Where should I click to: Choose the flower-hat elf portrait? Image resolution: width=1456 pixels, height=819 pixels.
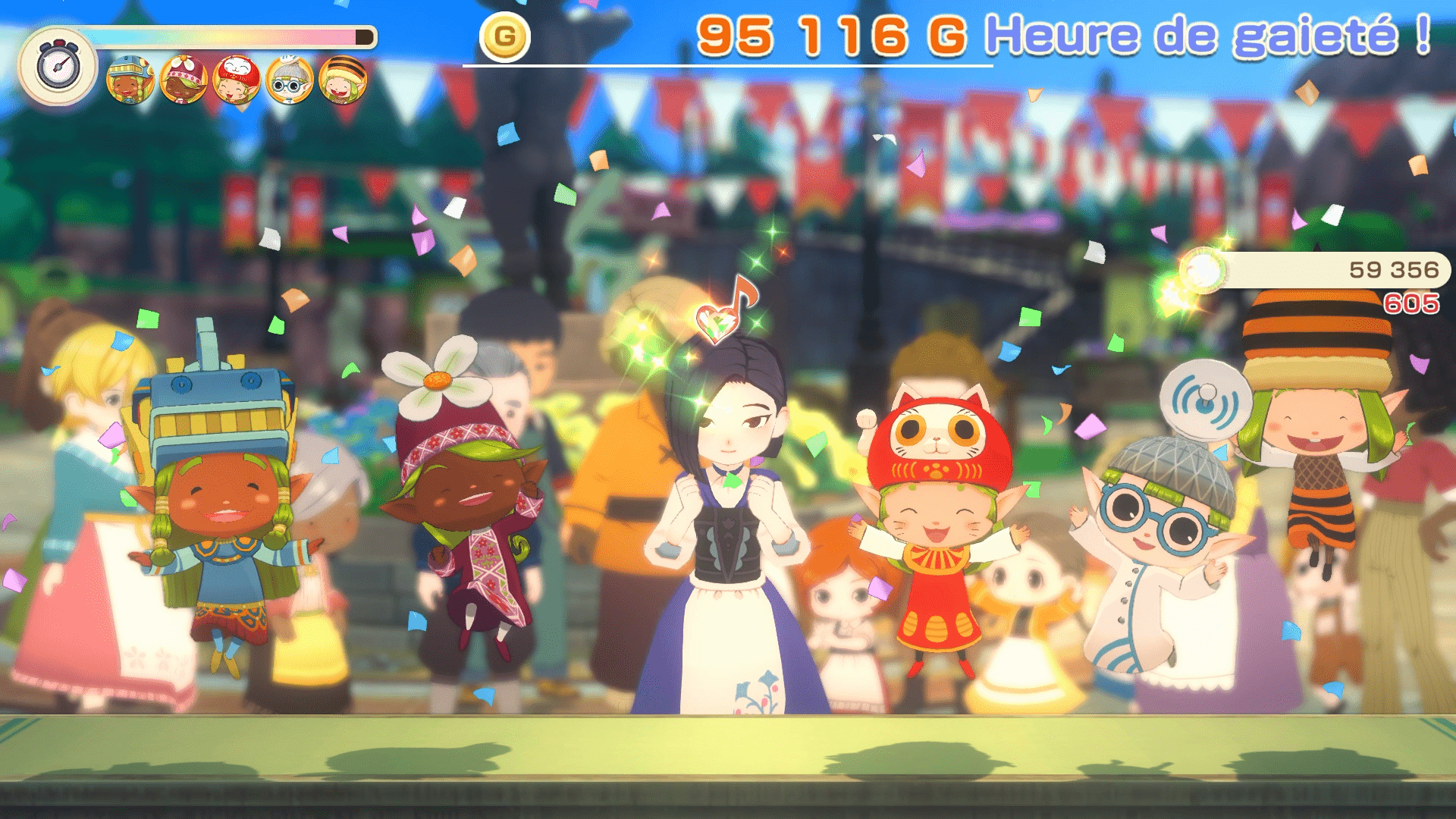184,80
